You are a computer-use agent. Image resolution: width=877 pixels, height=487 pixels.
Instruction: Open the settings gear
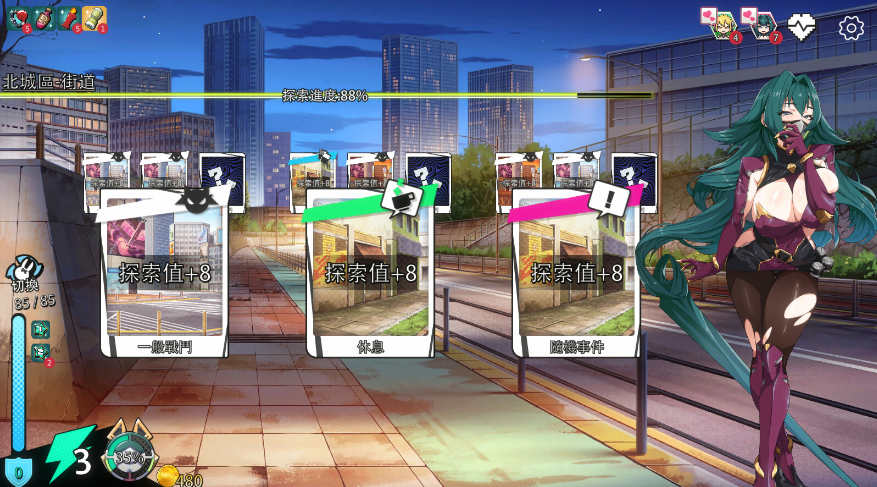pyautogui.click(x=851, y=27)
